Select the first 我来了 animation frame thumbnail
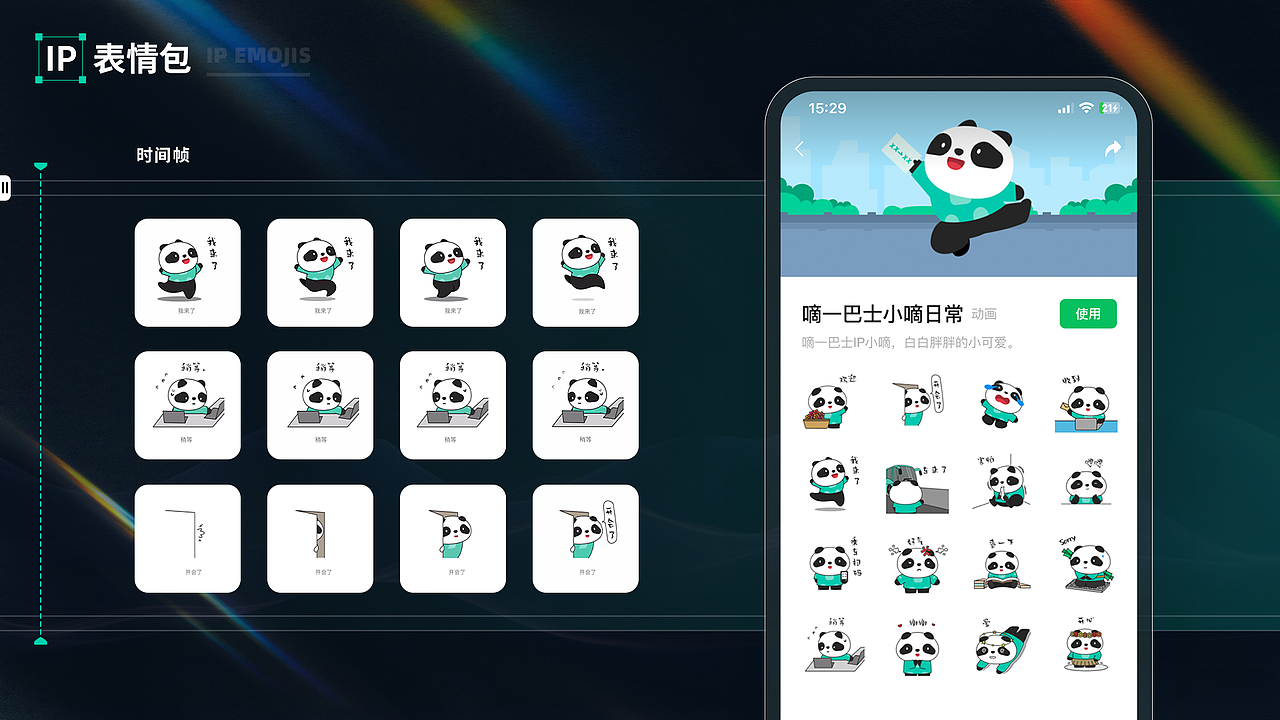Image resolution: width=1280 pixels, height=720 pixels. 187,272
